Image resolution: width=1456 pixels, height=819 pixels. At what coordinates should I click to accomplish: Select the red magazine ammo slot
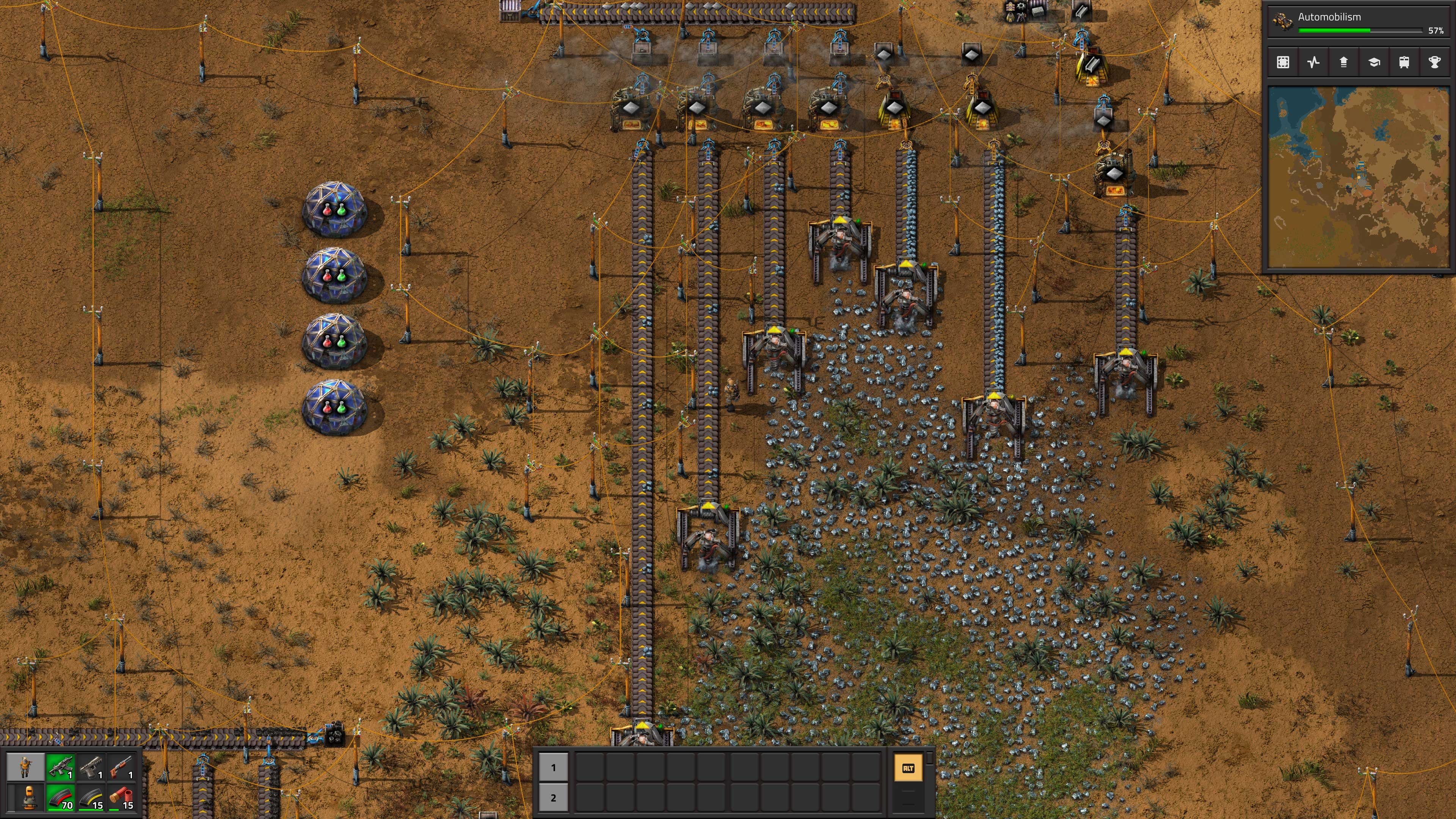[61, 797]
